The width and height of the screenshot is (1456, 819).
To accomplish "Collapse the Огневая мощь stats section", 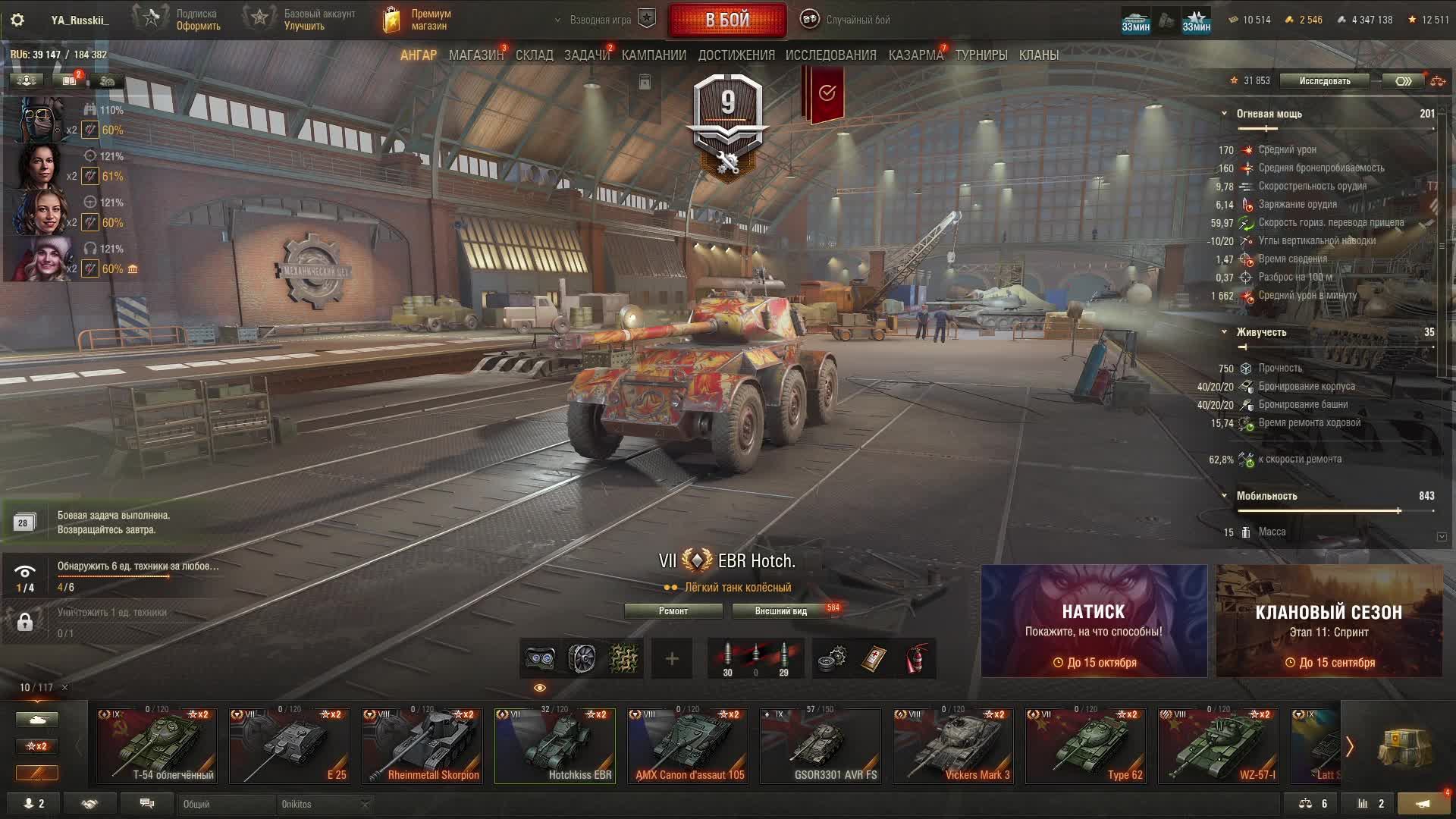I will click(1224, 114).
